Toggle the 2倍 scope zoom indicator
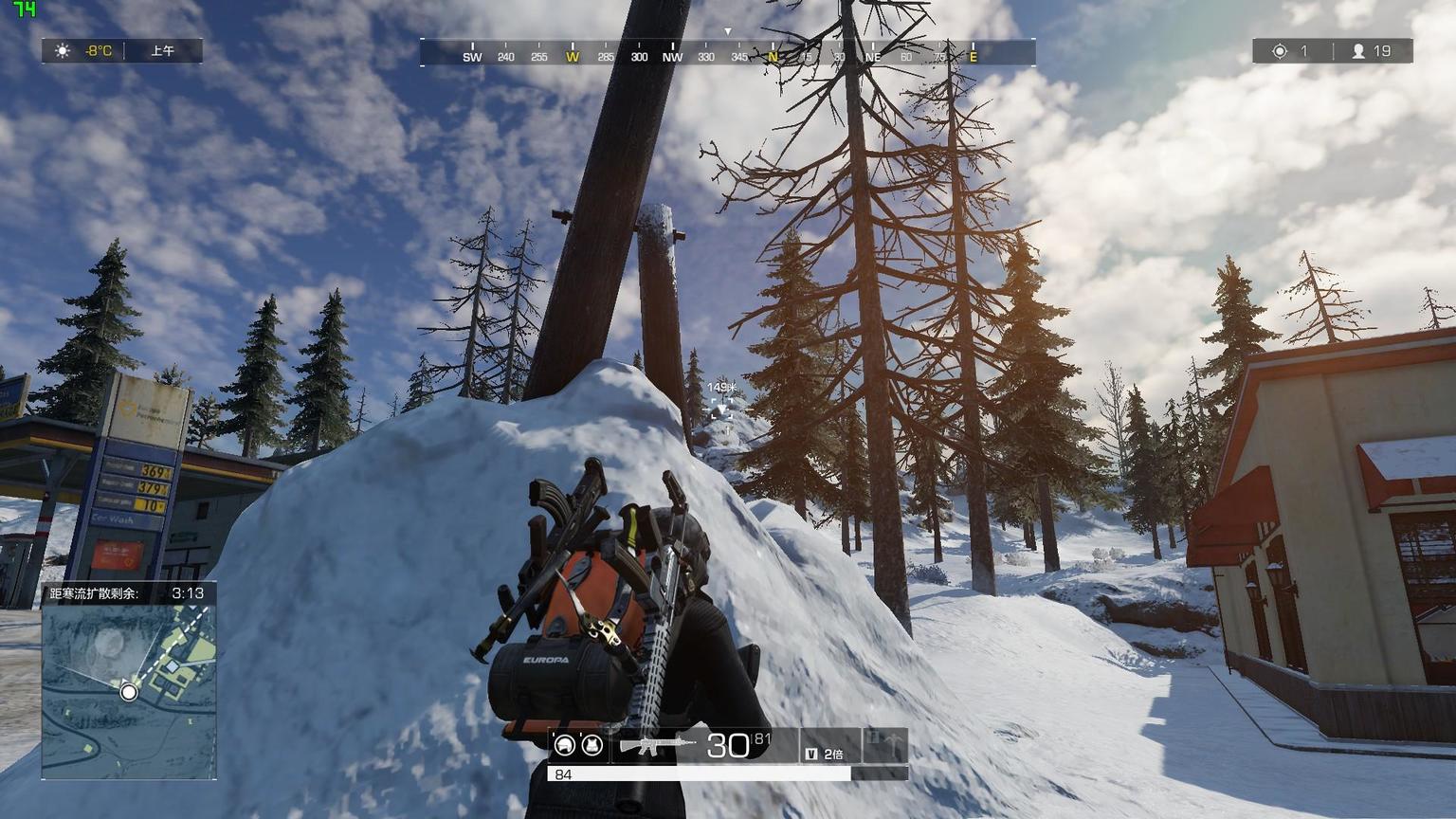 [825, 754]
